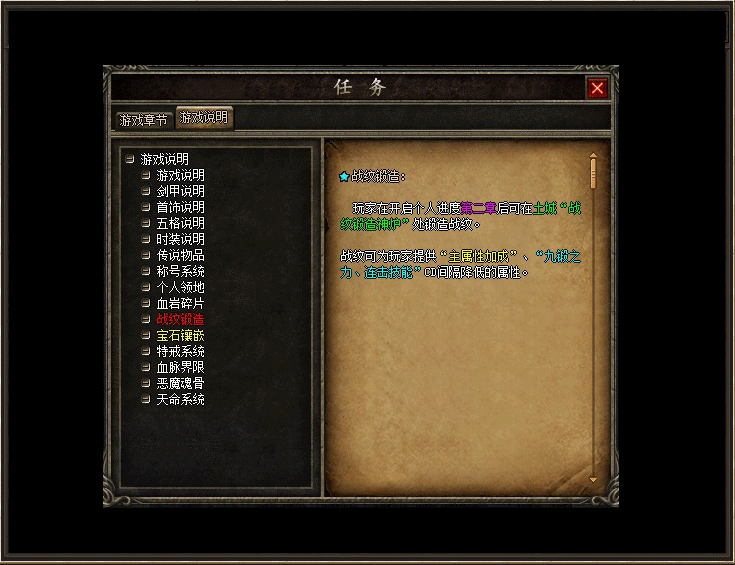Select 首饰说明 in the list
The width and height of the screenshot is (735, 565).
[x=180, y=207]
